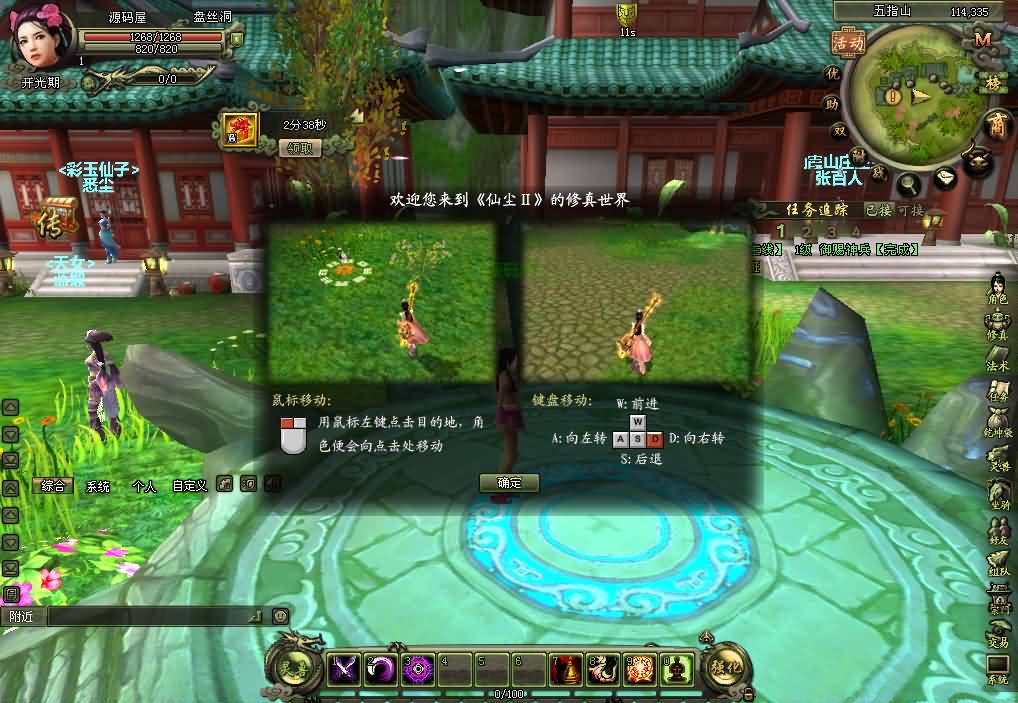This screenshot has height=703, width=1018.
Task: Click the magnifying glass search icon
Action: [909, 183]
